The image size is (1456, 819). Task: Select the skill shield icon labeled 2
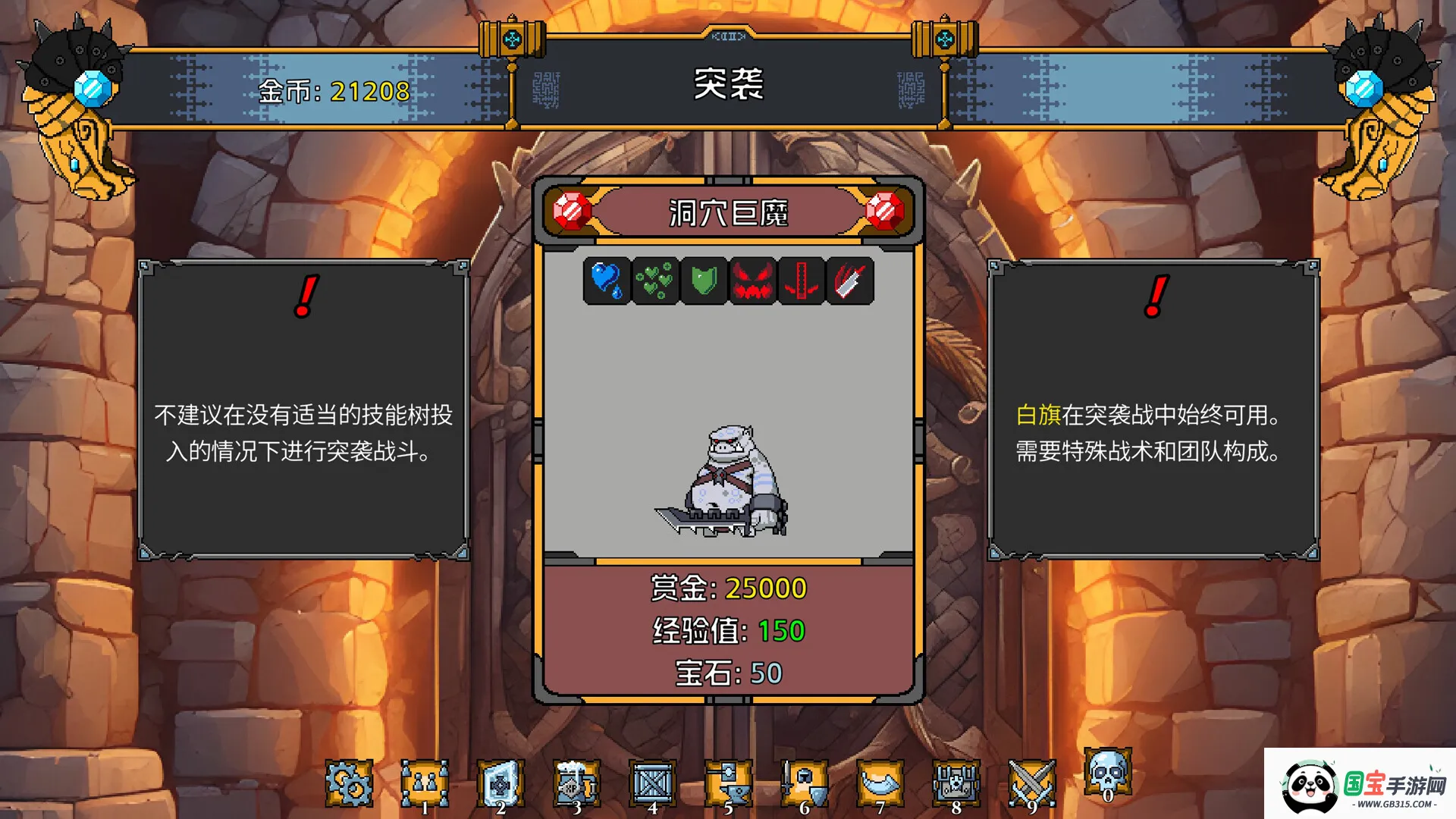[x=501, y=781]
